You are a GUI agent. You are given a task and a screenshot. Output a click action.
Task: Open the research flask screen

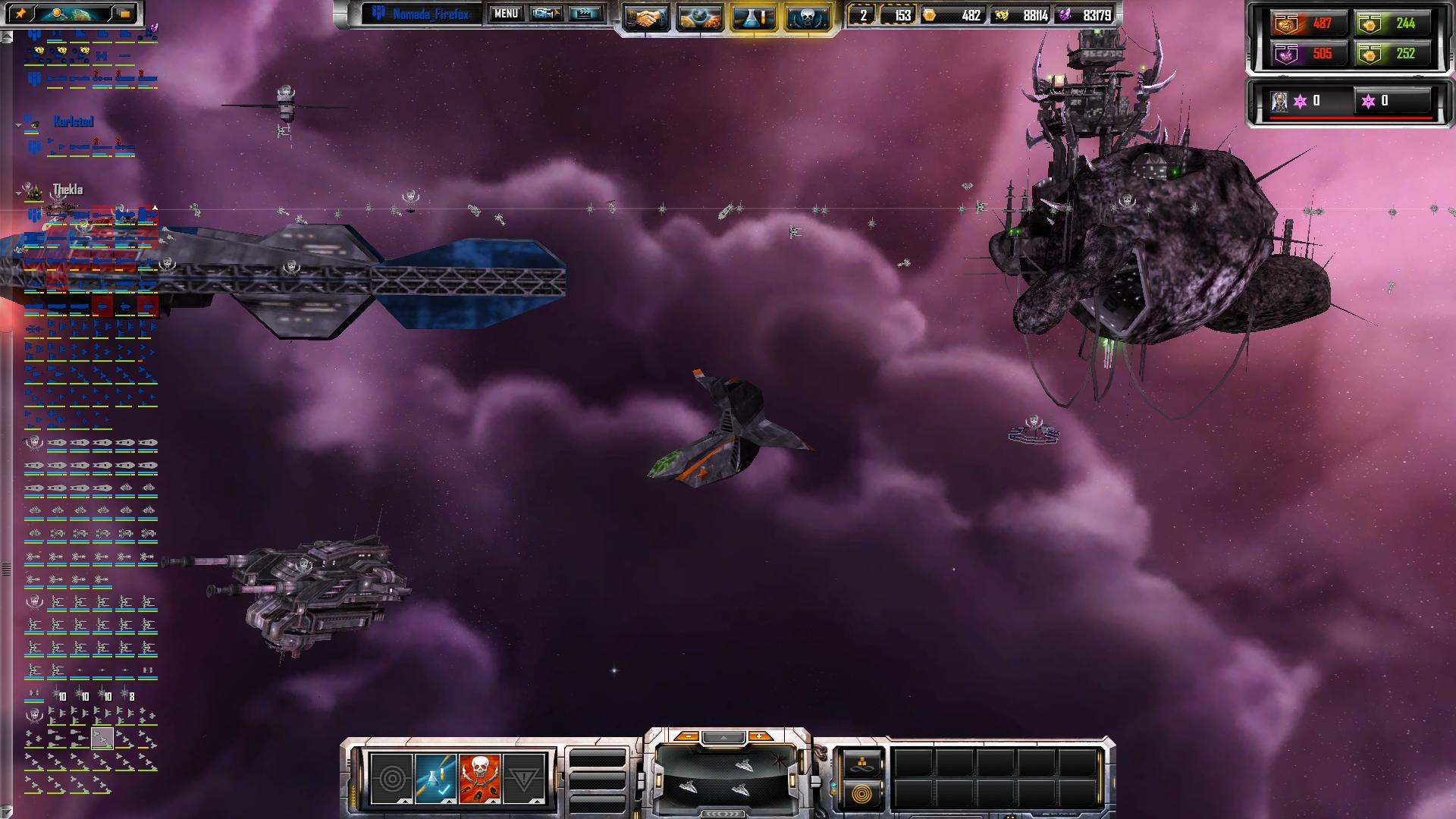coord(753,18)
